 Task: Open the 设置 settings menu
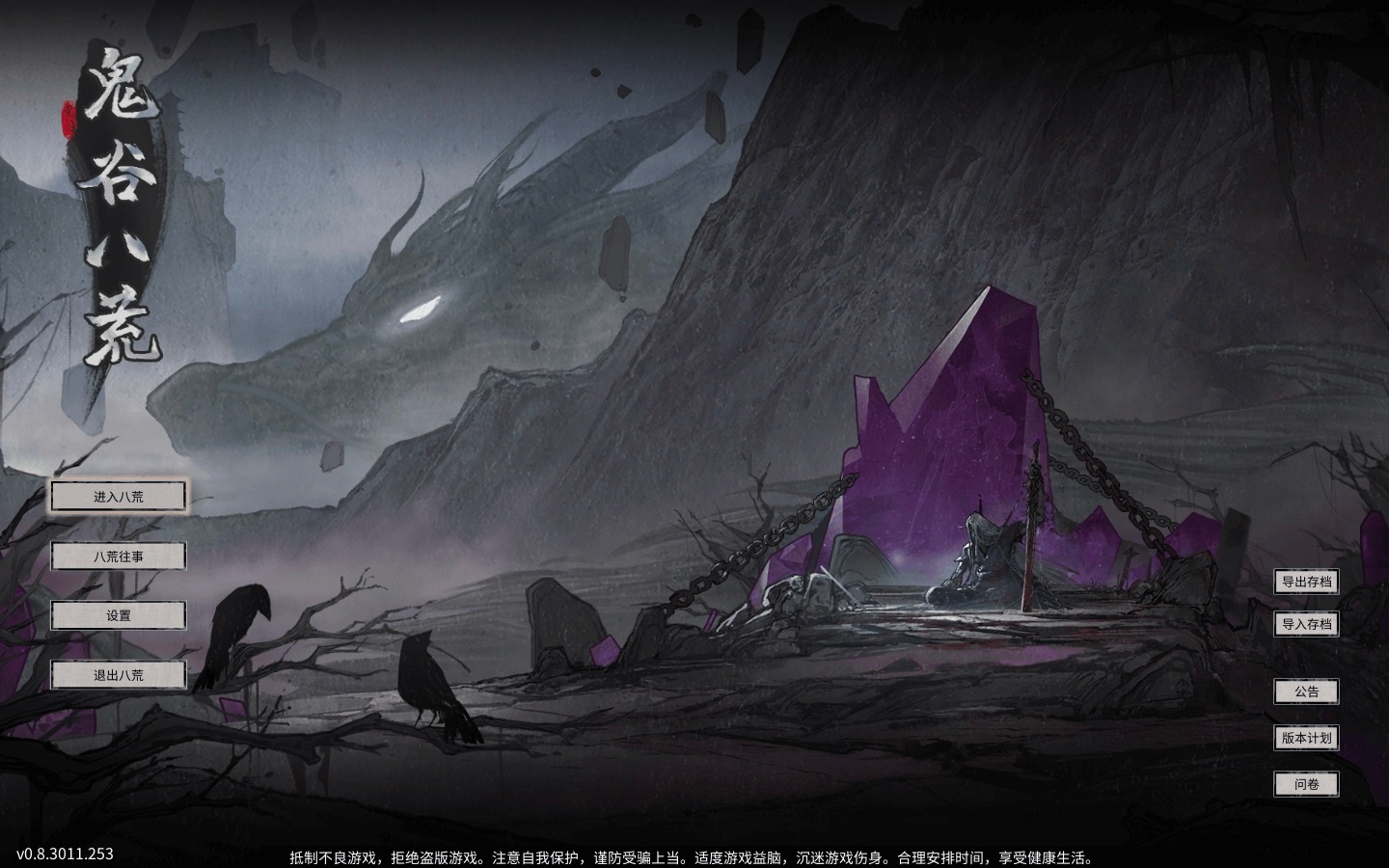pyautogui.click(x=119, y=615)
